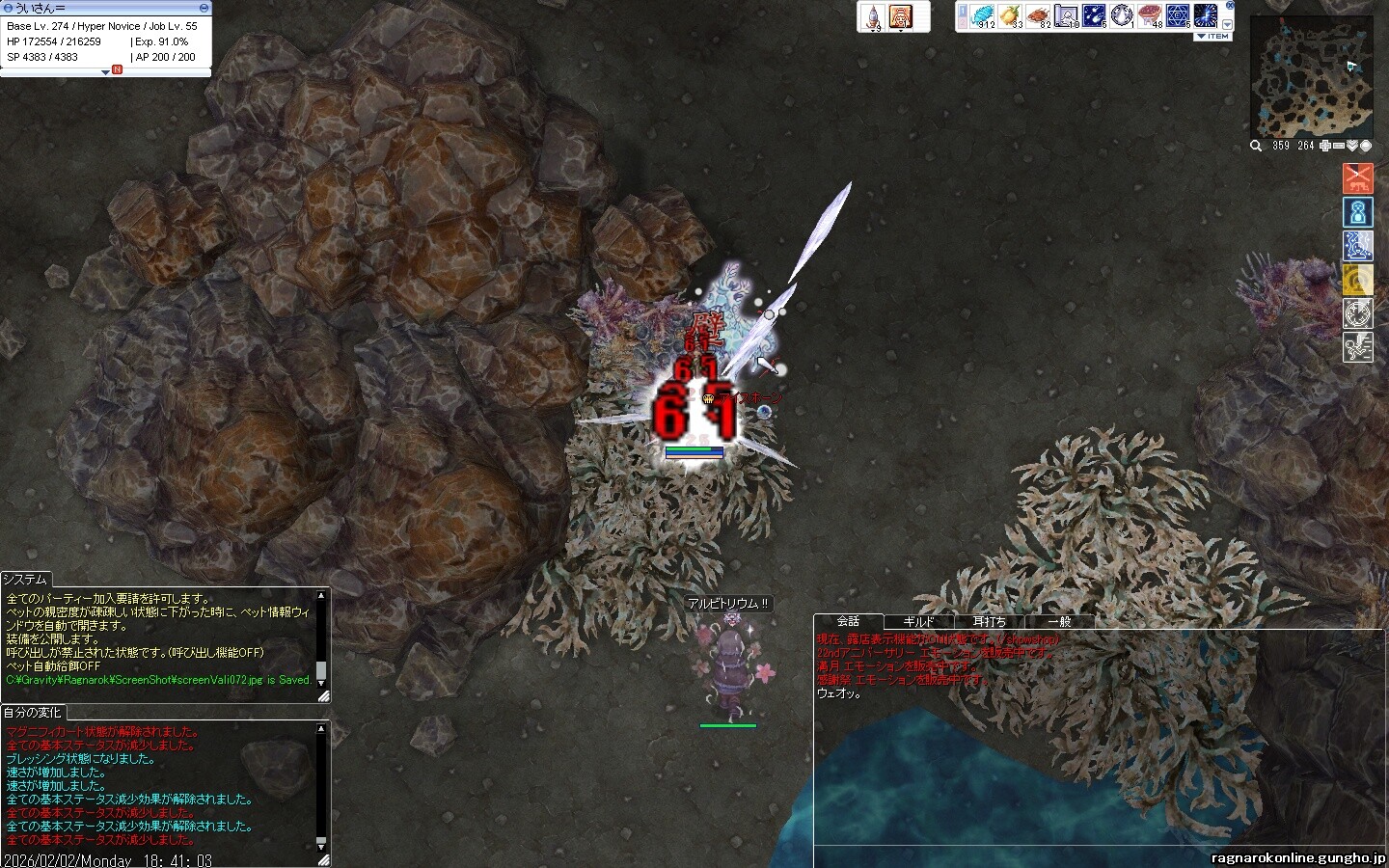The image size is (1389, 868).
Task: Select the 自分の変化 log tab
Action: point(32,713)
